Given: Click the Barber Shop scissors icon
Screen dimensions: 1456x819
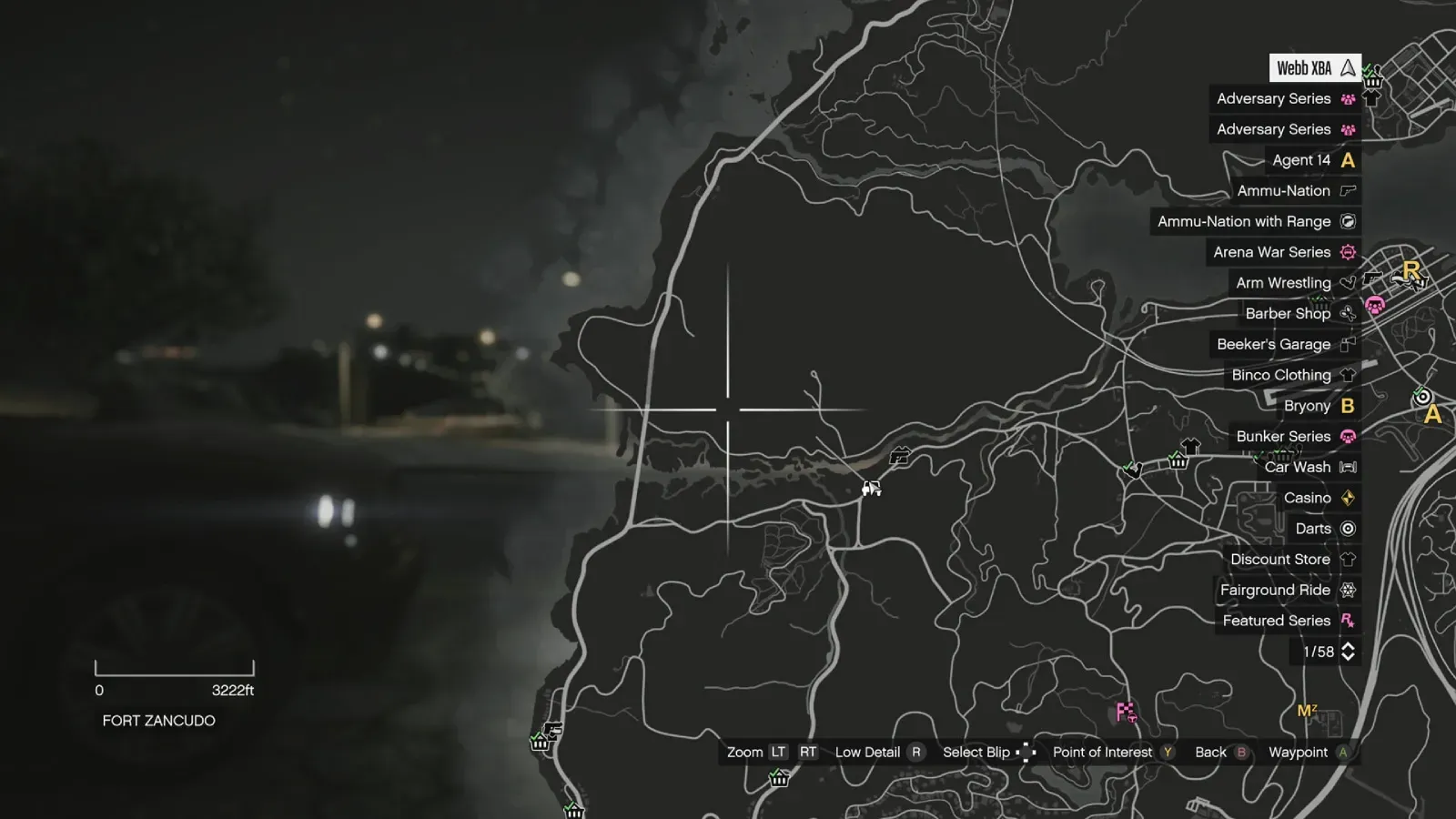Looking at the screenshot, I should (1346, 313).
